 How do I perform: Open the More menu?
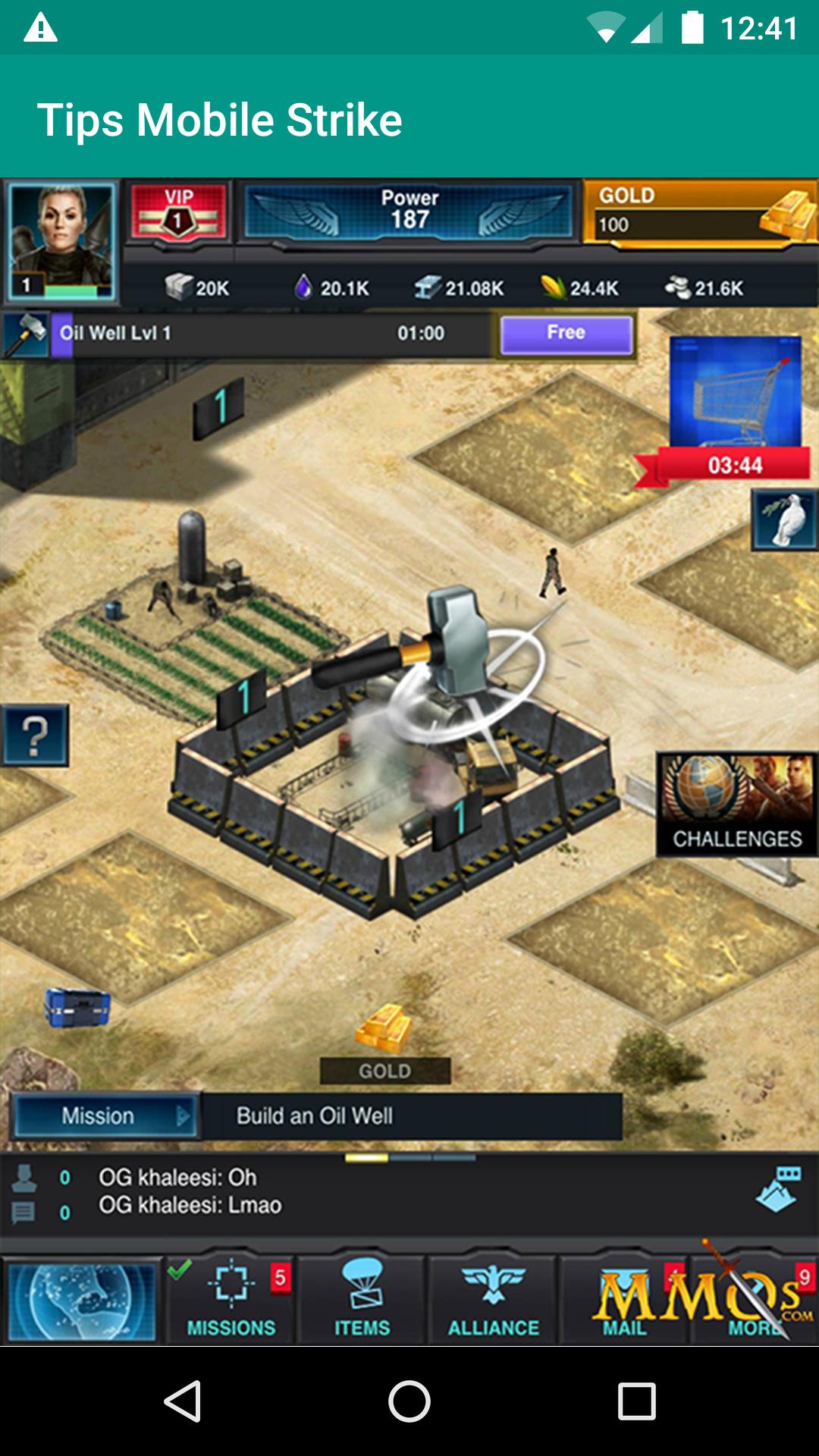click(755, 1301)
